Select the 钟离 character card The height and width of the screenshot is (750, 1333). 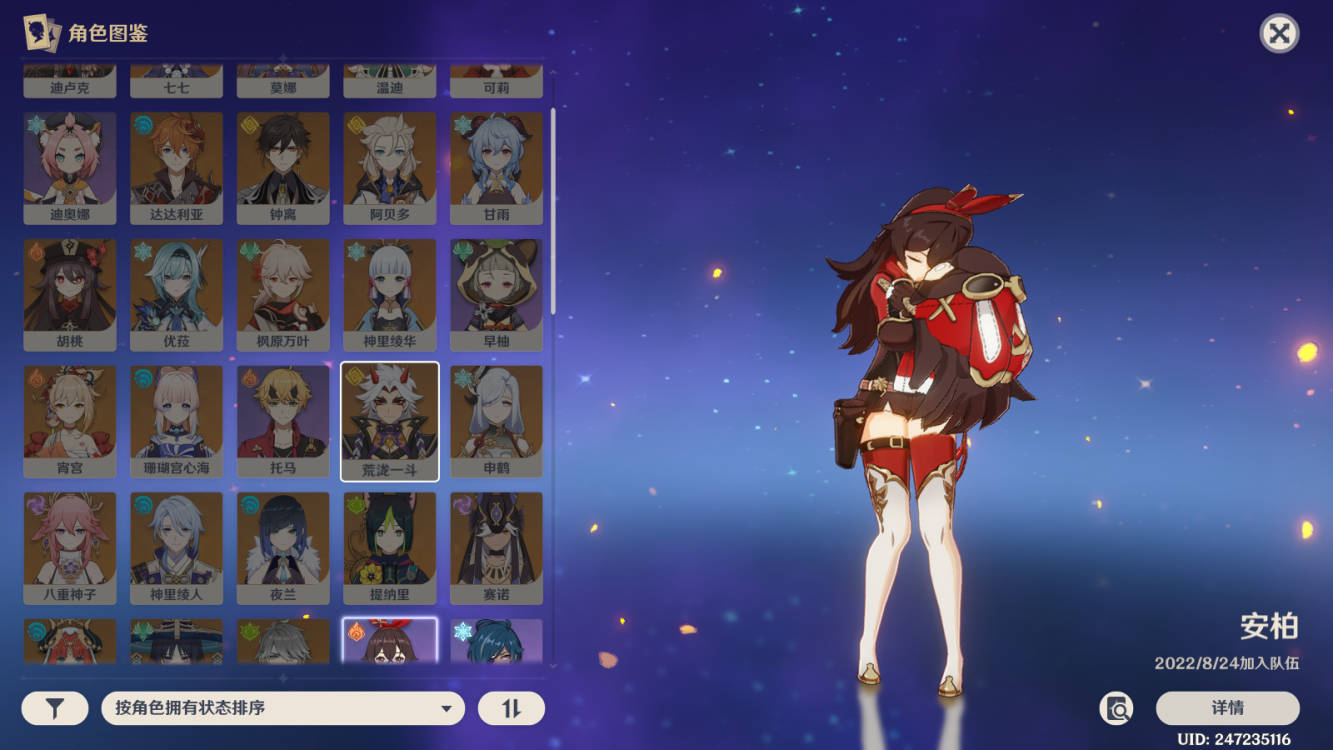tap(283, 167)
